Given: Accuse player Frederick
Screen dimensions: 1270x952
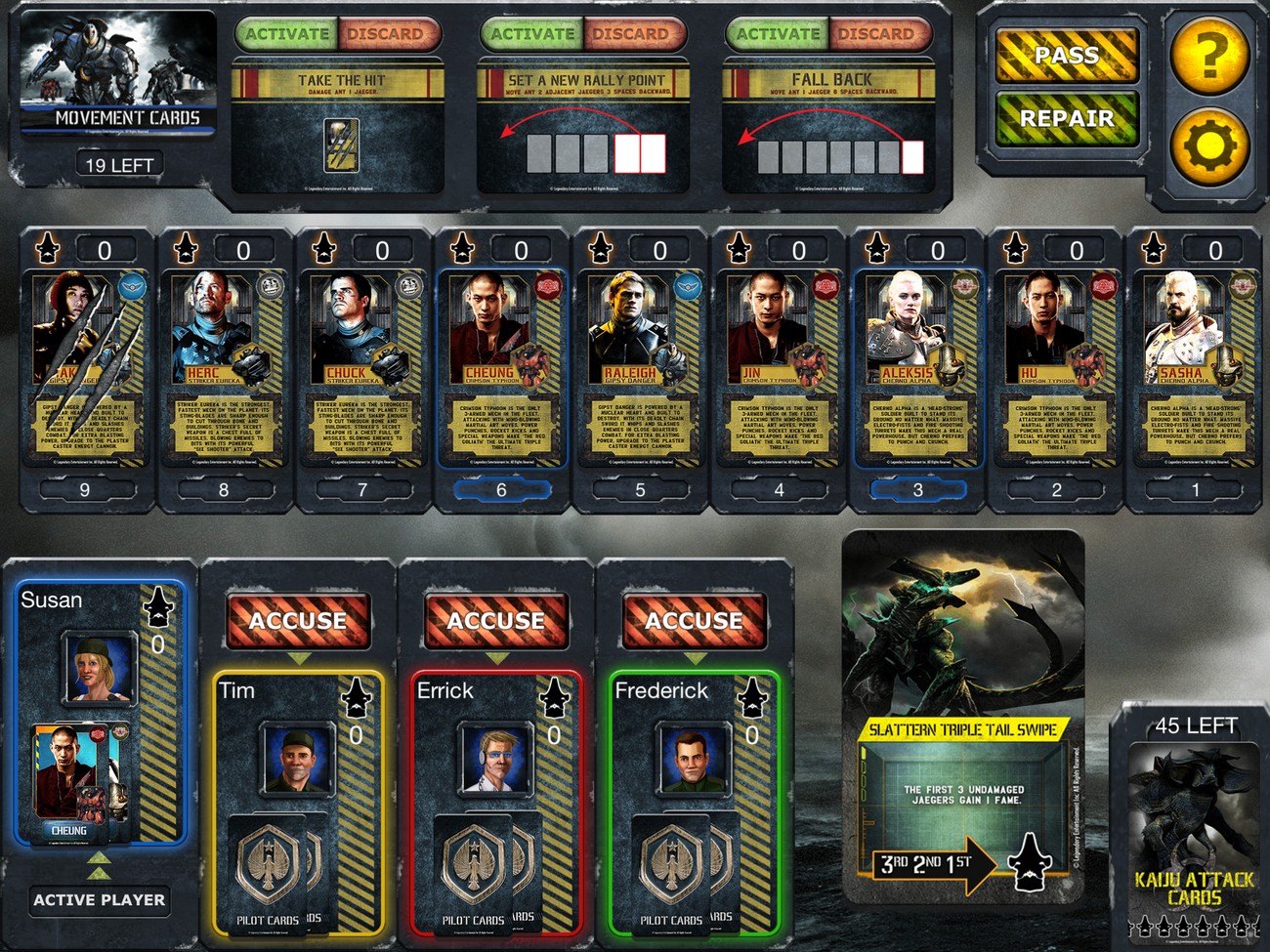Looking at the screenshot, I should (x=694, y=621).
